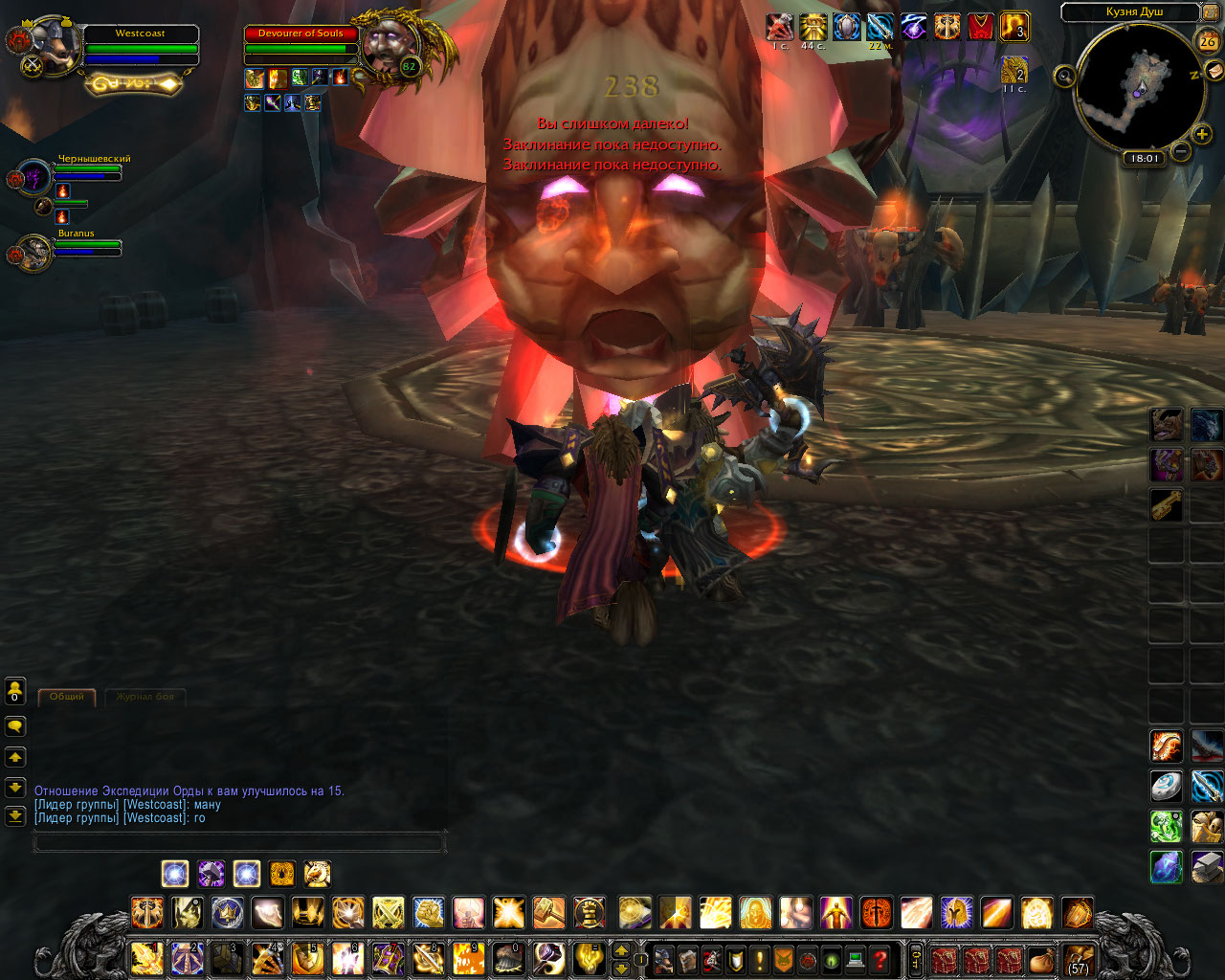The width and height of the screenshot is (1225, 980).
Task: Select the Westcoast player portrait
Action: click(x=55, y=45)
